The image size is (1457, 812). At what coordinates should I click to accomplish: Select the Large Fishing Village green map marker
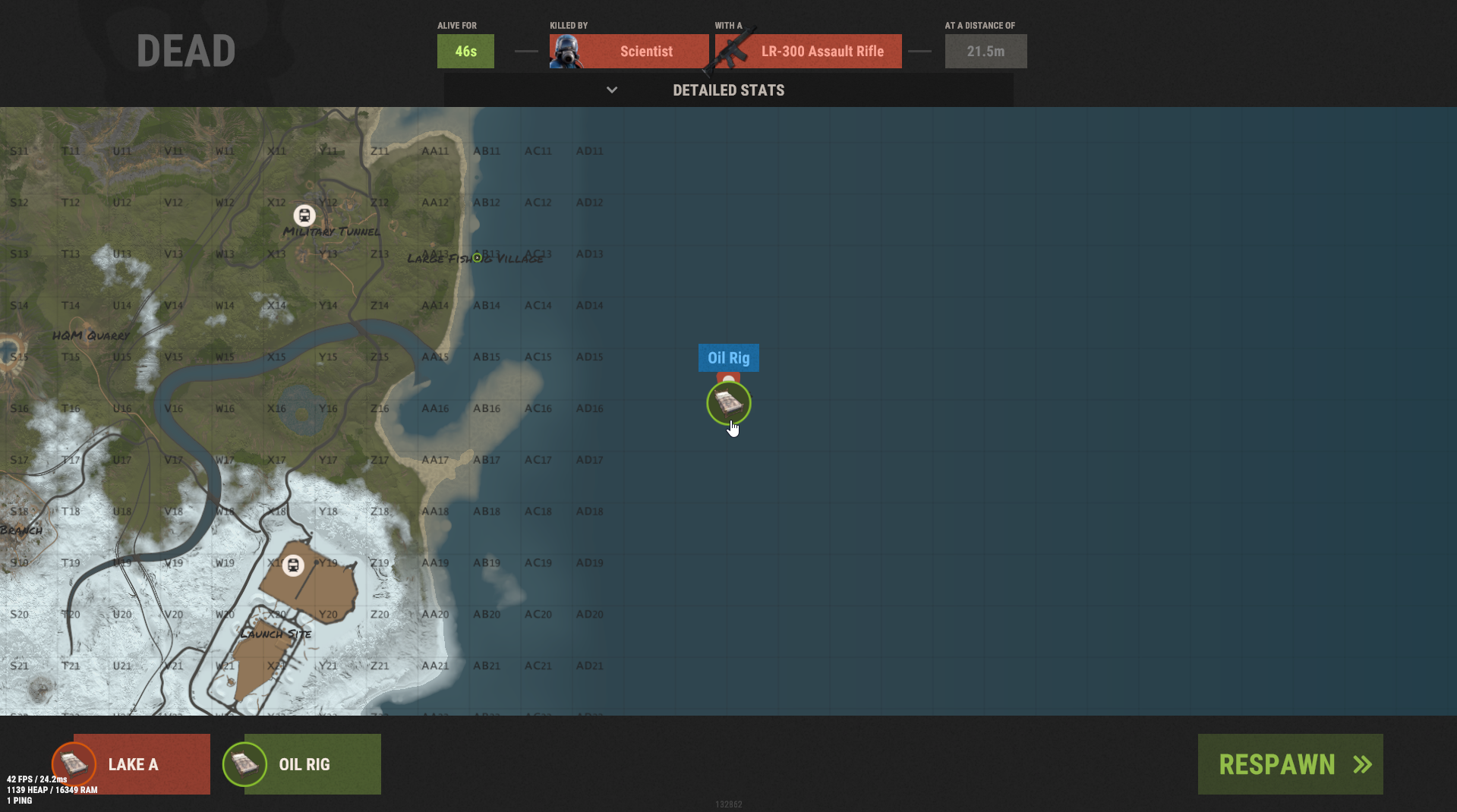477,258
